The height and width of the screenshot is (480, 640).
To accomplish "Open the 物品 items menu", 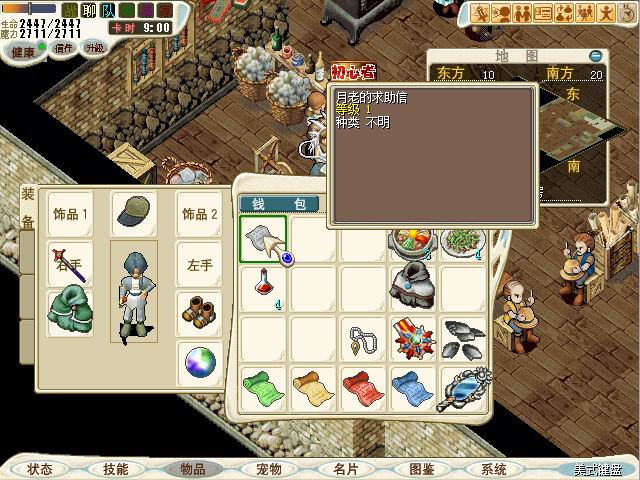I will pos(192,468).
